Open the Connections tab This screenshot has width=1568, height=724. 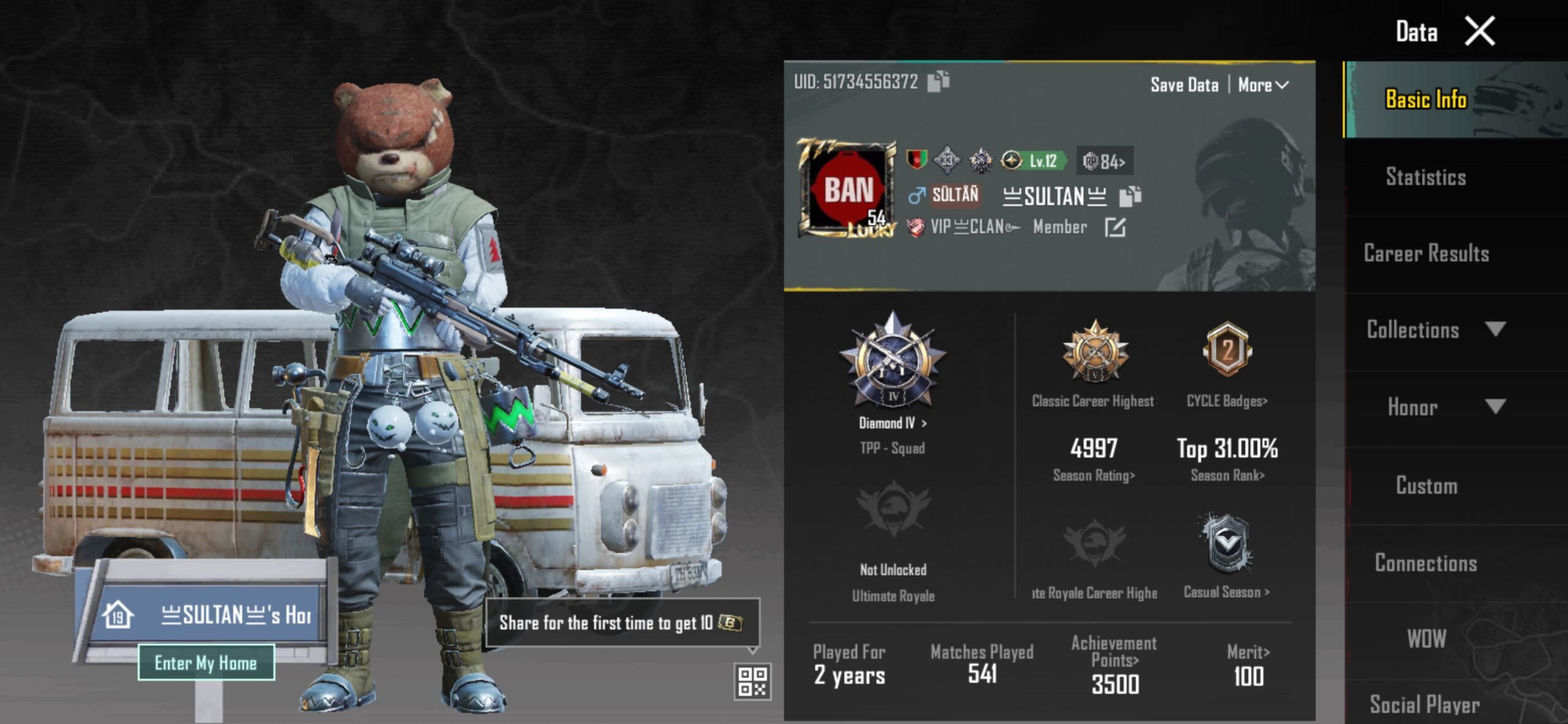(x=1425, y=563)
